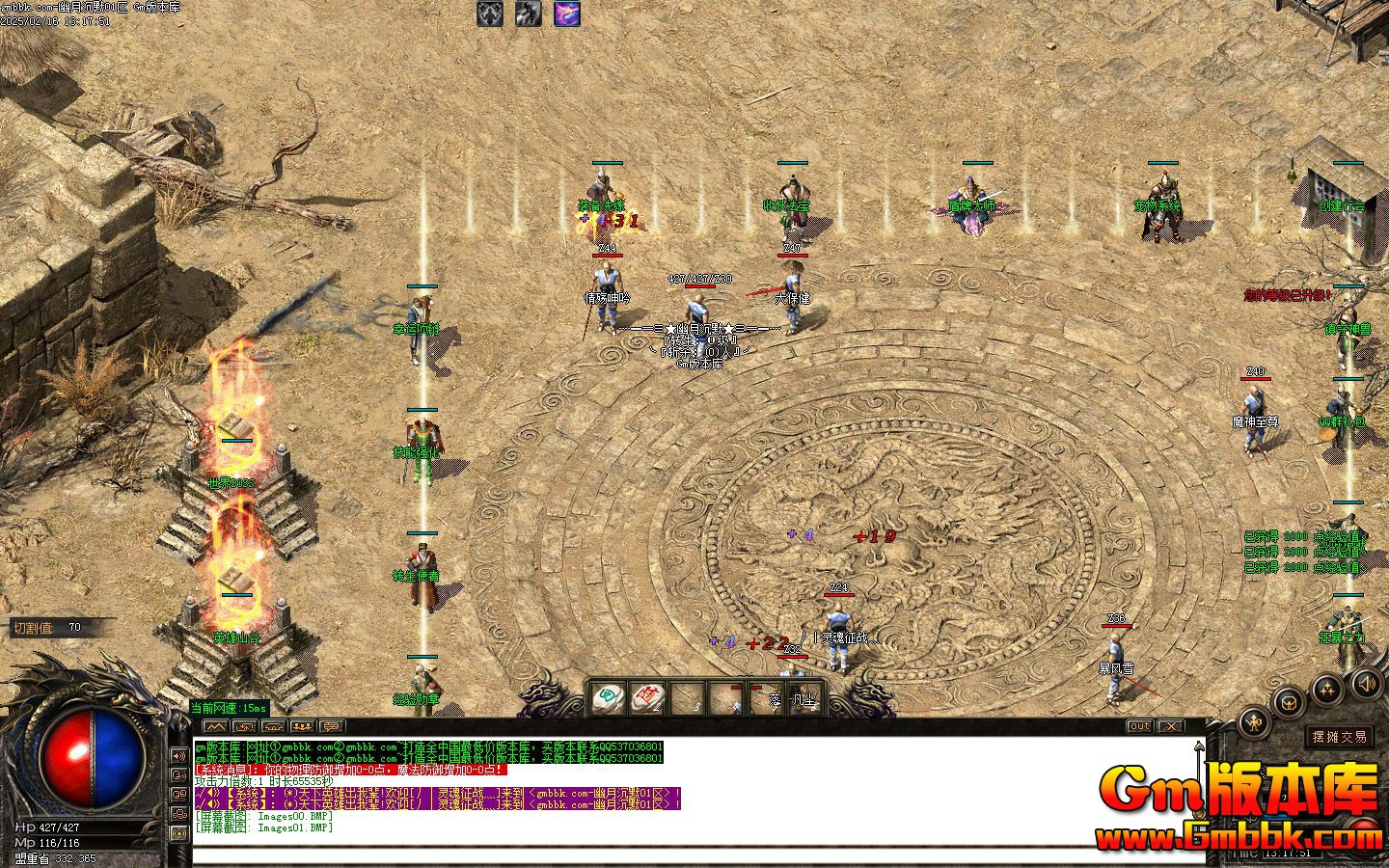The height and width of the screenshot is (868, 1389).
Task: Open the speech bubble chat icon above chat log
Action: (332, 726)
